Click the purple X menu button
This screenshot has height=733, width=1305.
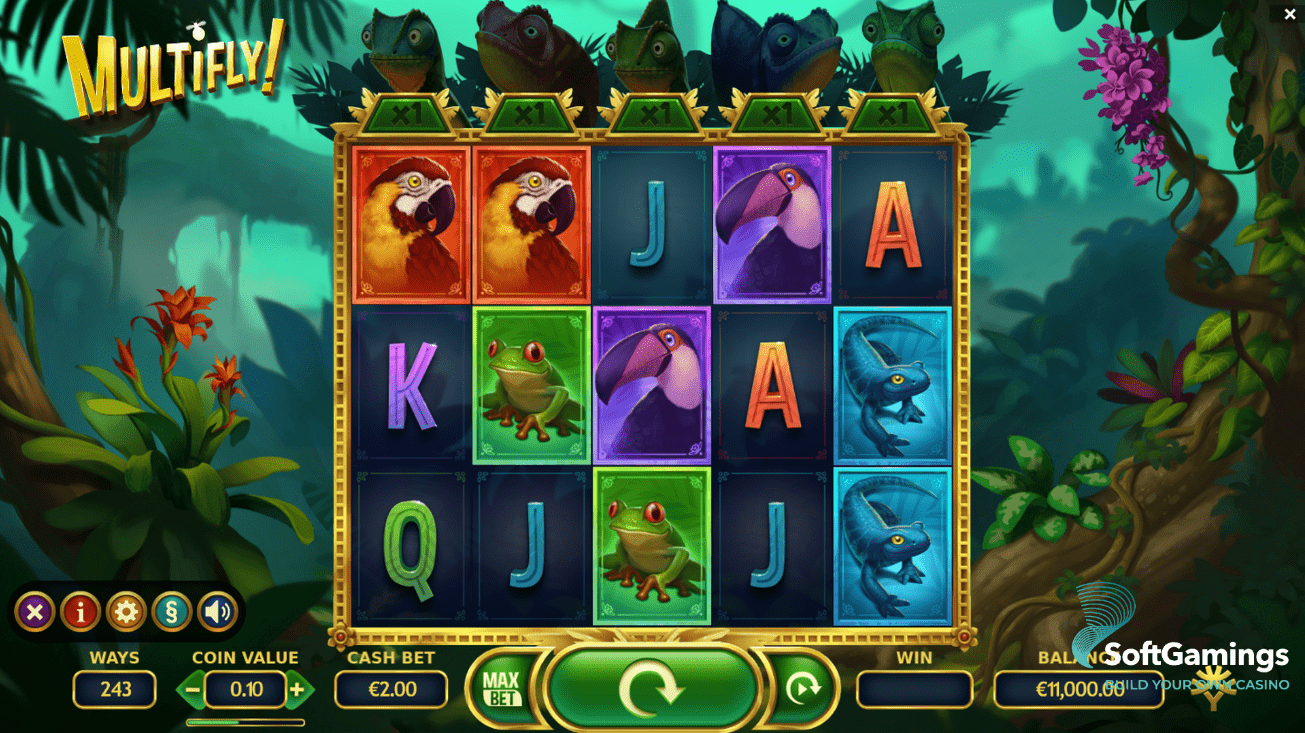[x=35, y=611]
